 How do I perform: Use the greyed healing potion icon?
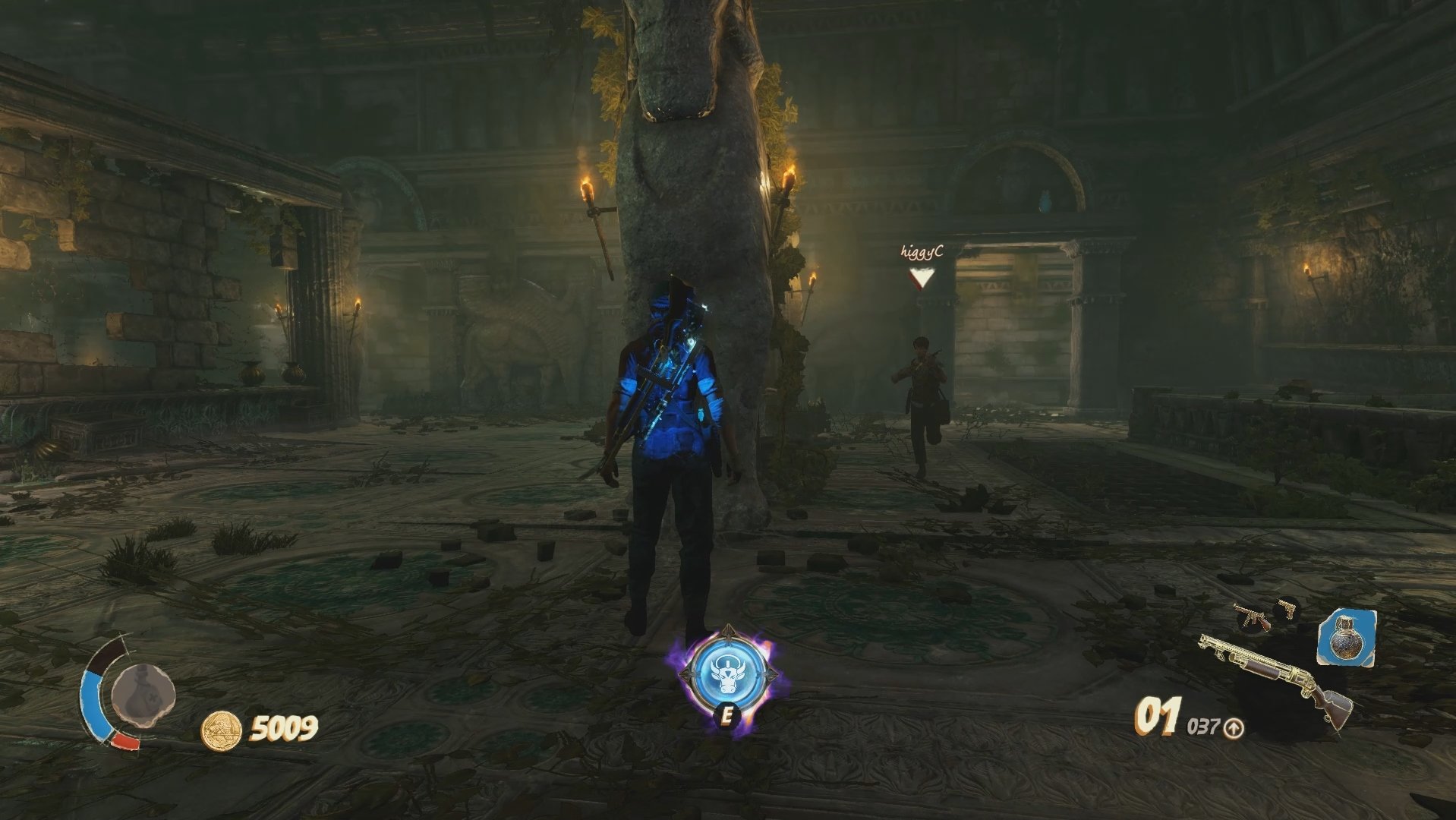143,693
